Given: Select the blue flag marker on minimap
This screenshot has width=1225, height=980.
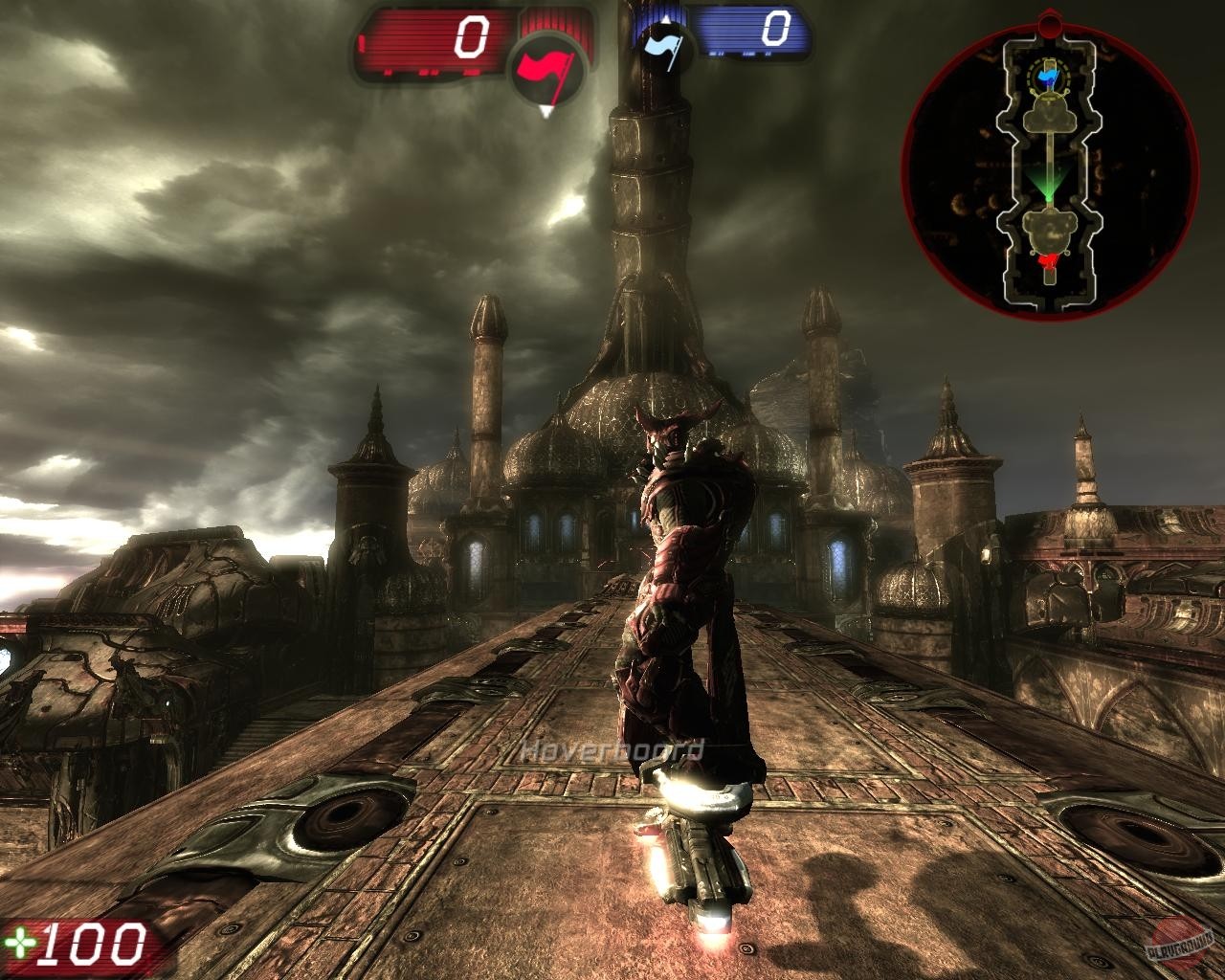Looking at the screenshot, I should coord(1051,77).
